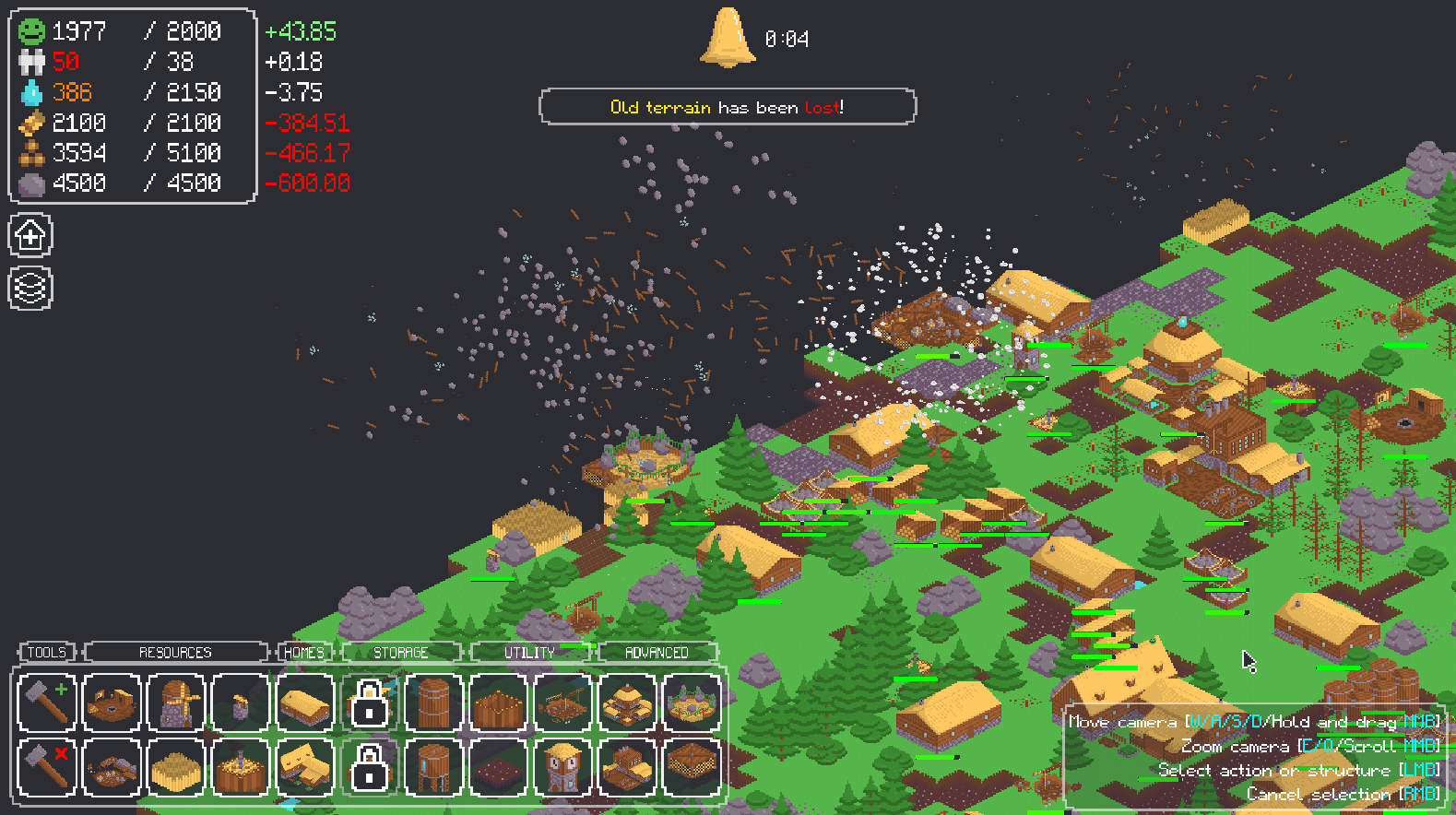Choose the small stone stump with hay slot

[x=240, y=703]
